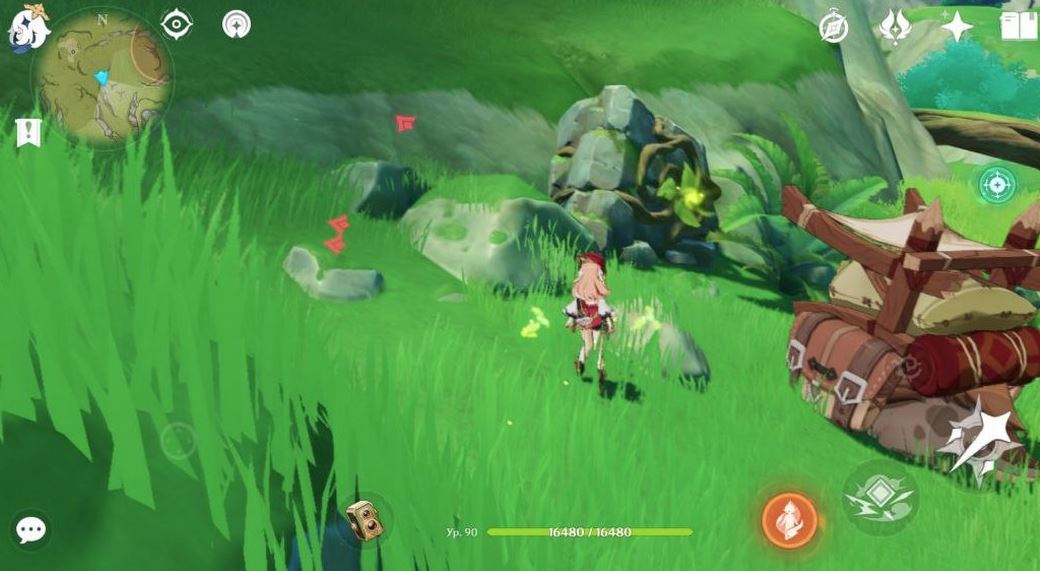Open the compass events icon
Image resolution: width=1040 pixels, height=571 pixels.
click(833, 27)
